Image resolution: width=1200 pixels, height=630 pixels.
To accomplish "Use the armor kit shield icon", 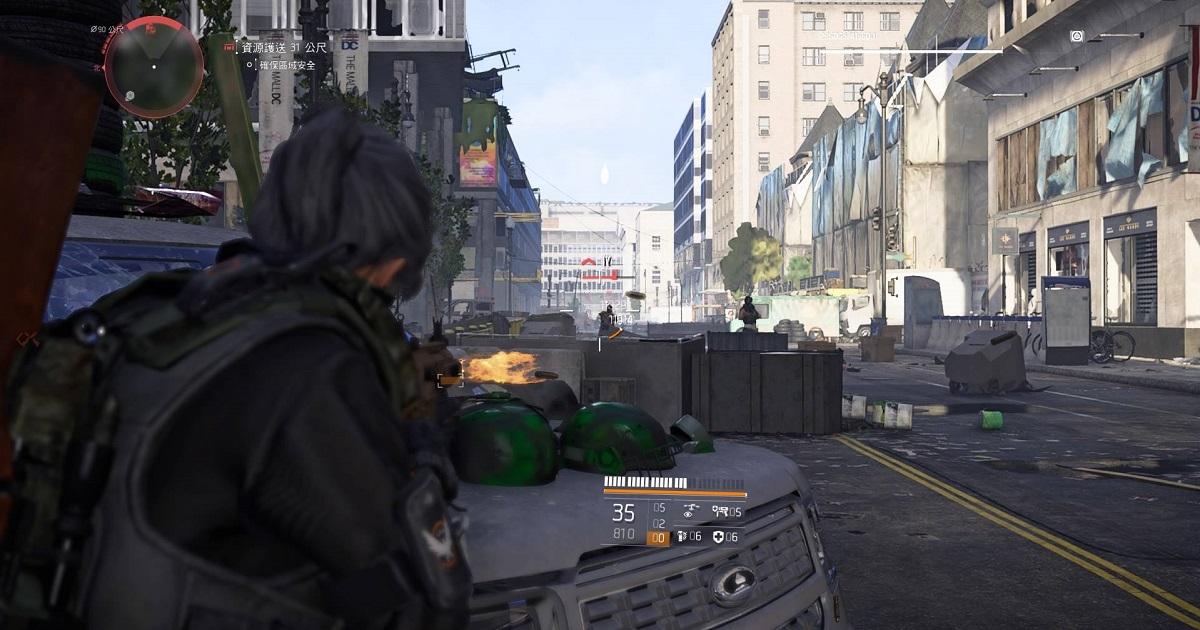I will point(718,537).
